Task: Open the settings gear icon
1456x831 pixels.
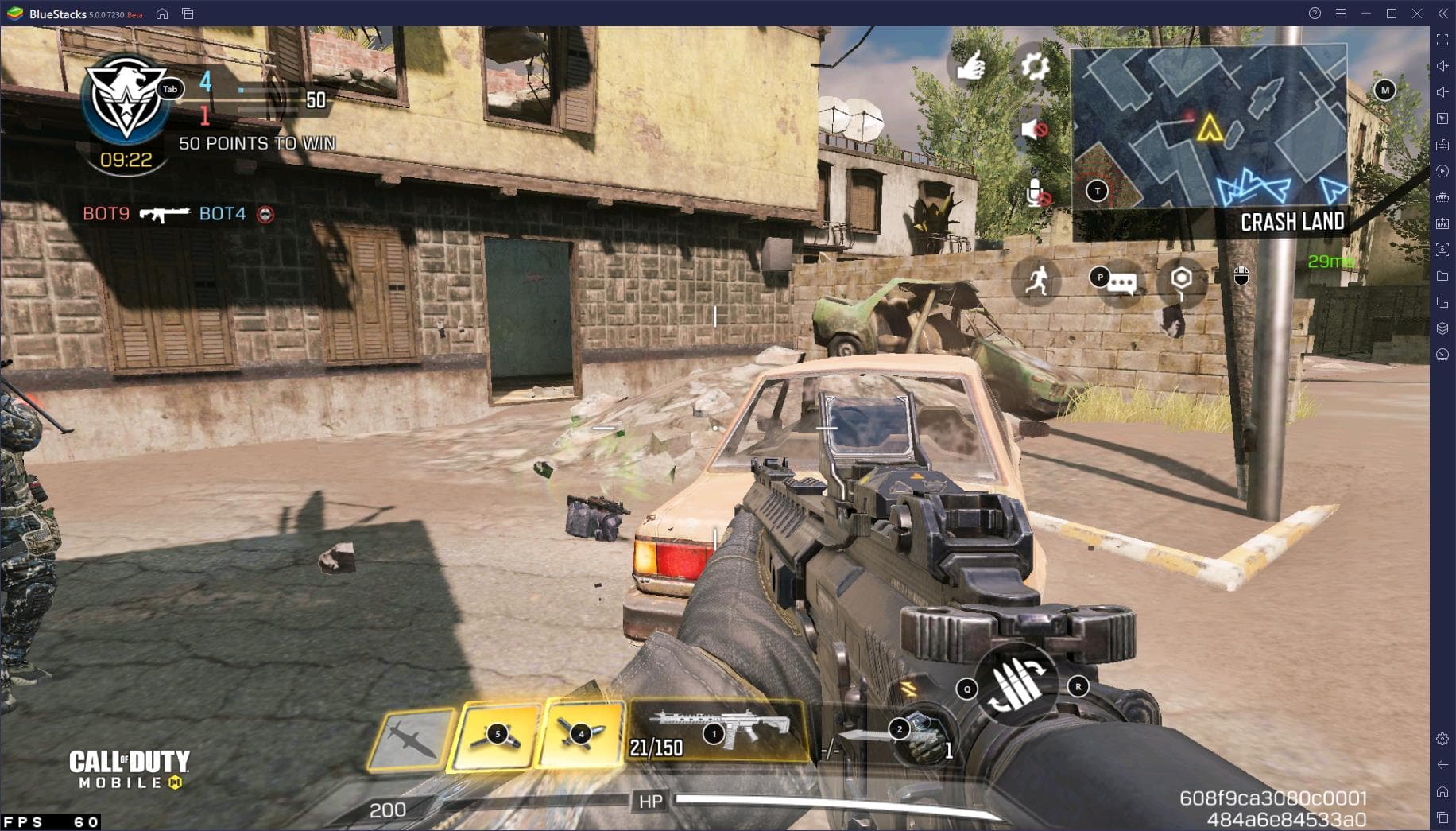Action: point(1034,68)
